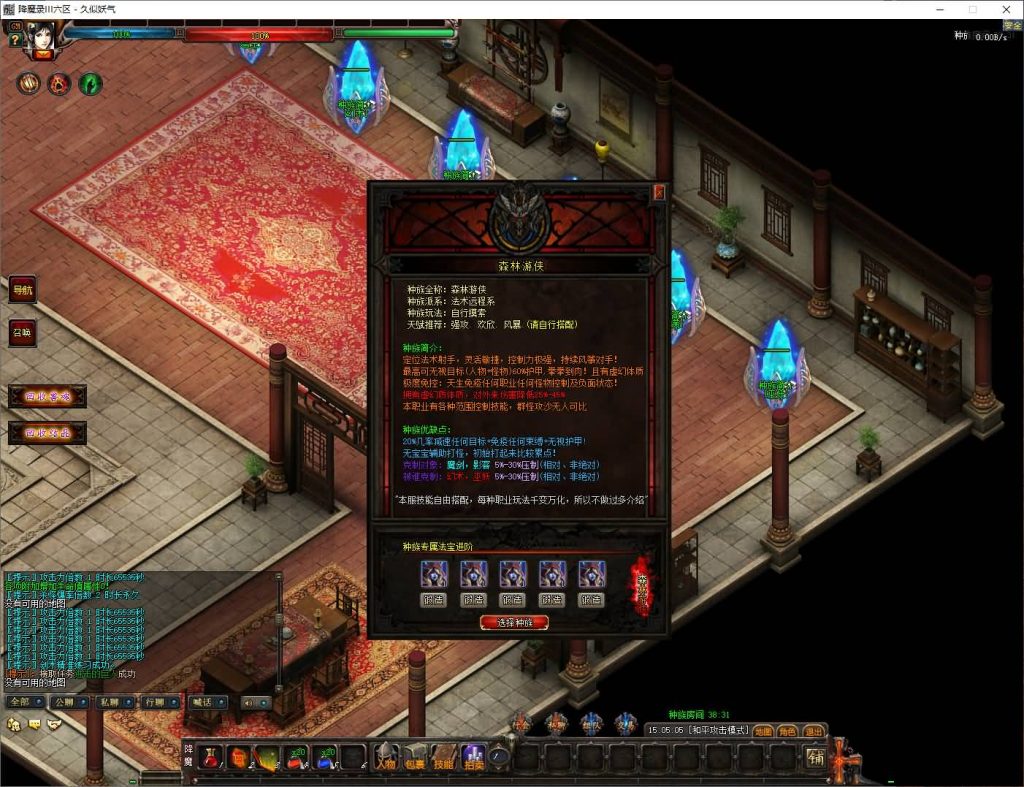Image resolution: width=1024 pixels, height=787 pixels.
Task: Open the 拍卖 auction house
Action: (x=473, y=758)
